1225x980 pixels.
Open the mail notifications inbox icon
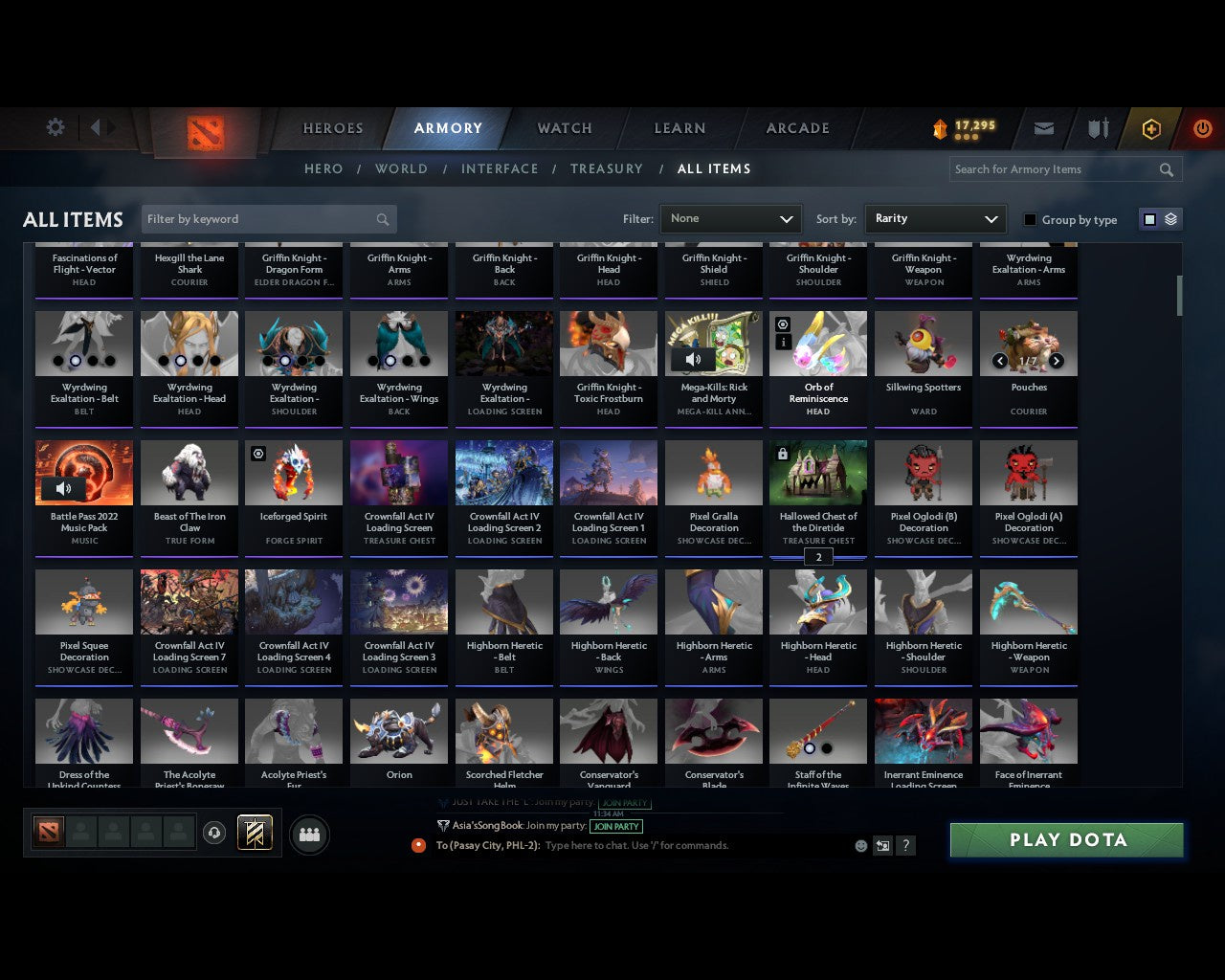click(1043, 127)
